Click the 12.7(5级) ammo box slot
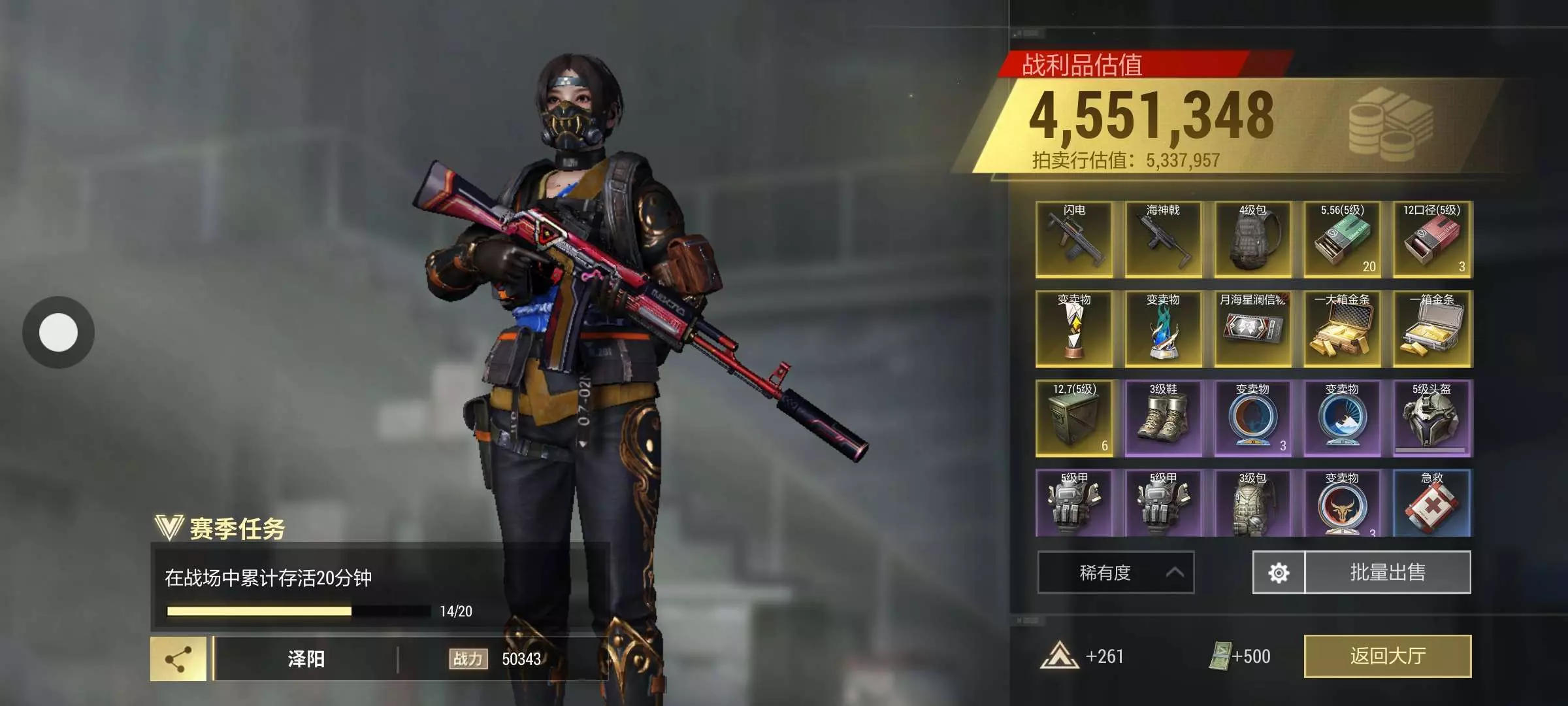This screenshot has height=706, width=1568. [1074, 418]
